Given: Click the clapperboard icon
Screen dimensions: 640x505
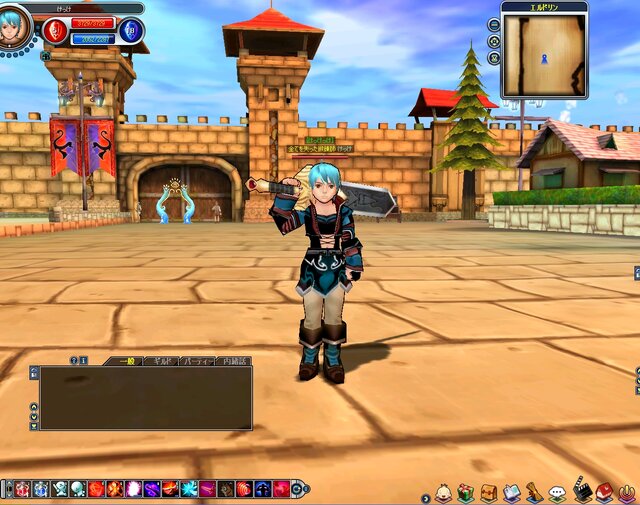Looking at the screenshot, I should (582, 493).
